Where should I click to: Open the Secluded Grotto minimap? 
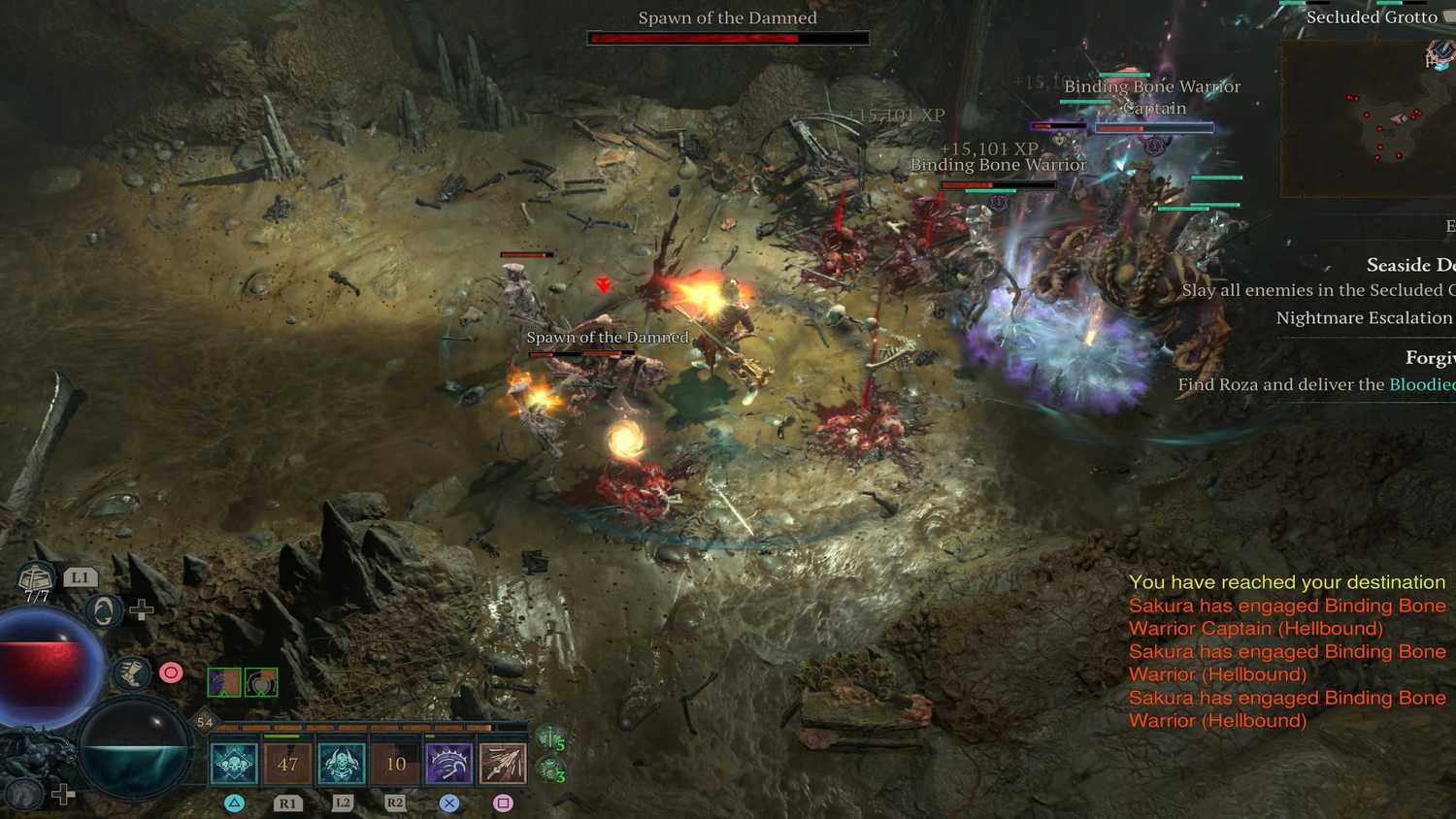[x=1369, y=118]
